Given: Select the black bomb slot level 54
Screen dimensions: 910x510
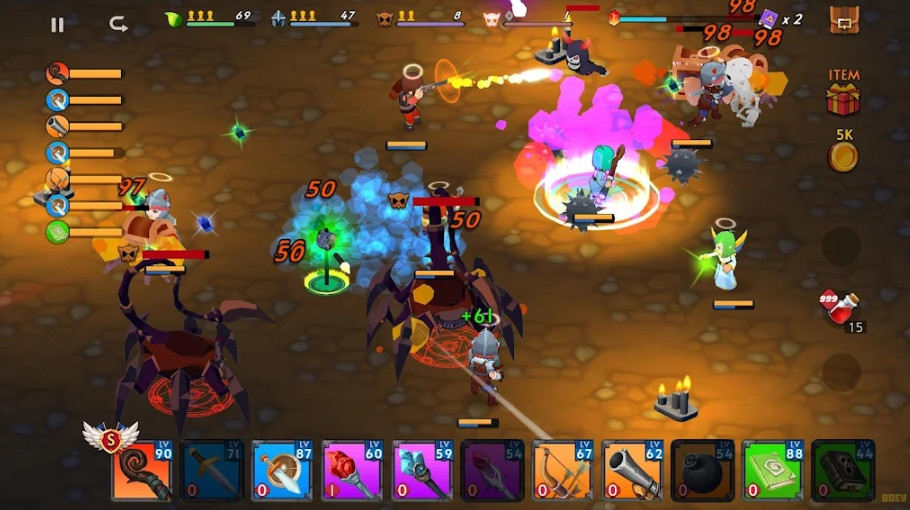Looking at the screenshot, I should (x=702, y=470).
